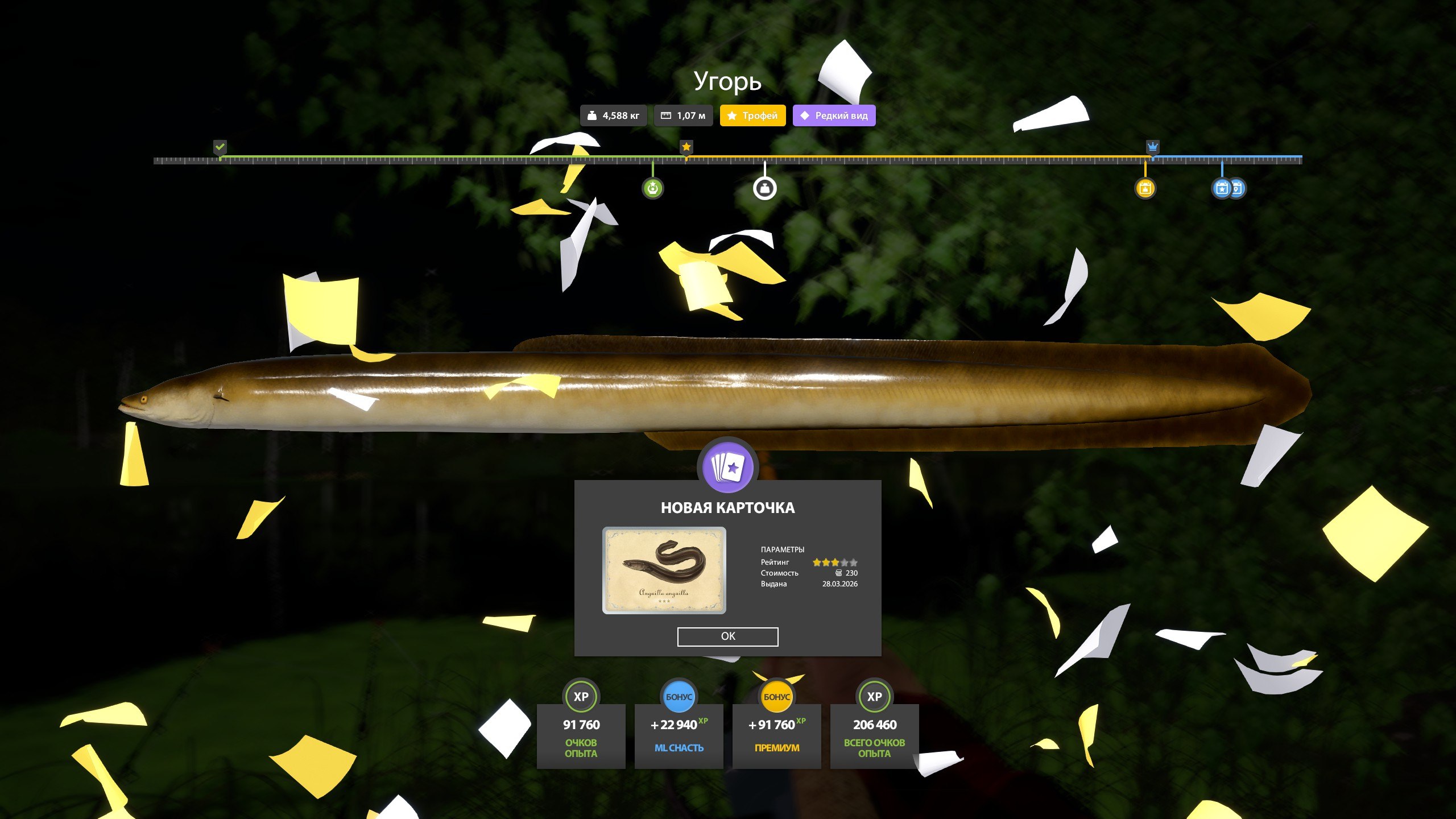Viewport: 1456px width, 819px height.
Task: Open the purple card collection icon
Action: 727,468
